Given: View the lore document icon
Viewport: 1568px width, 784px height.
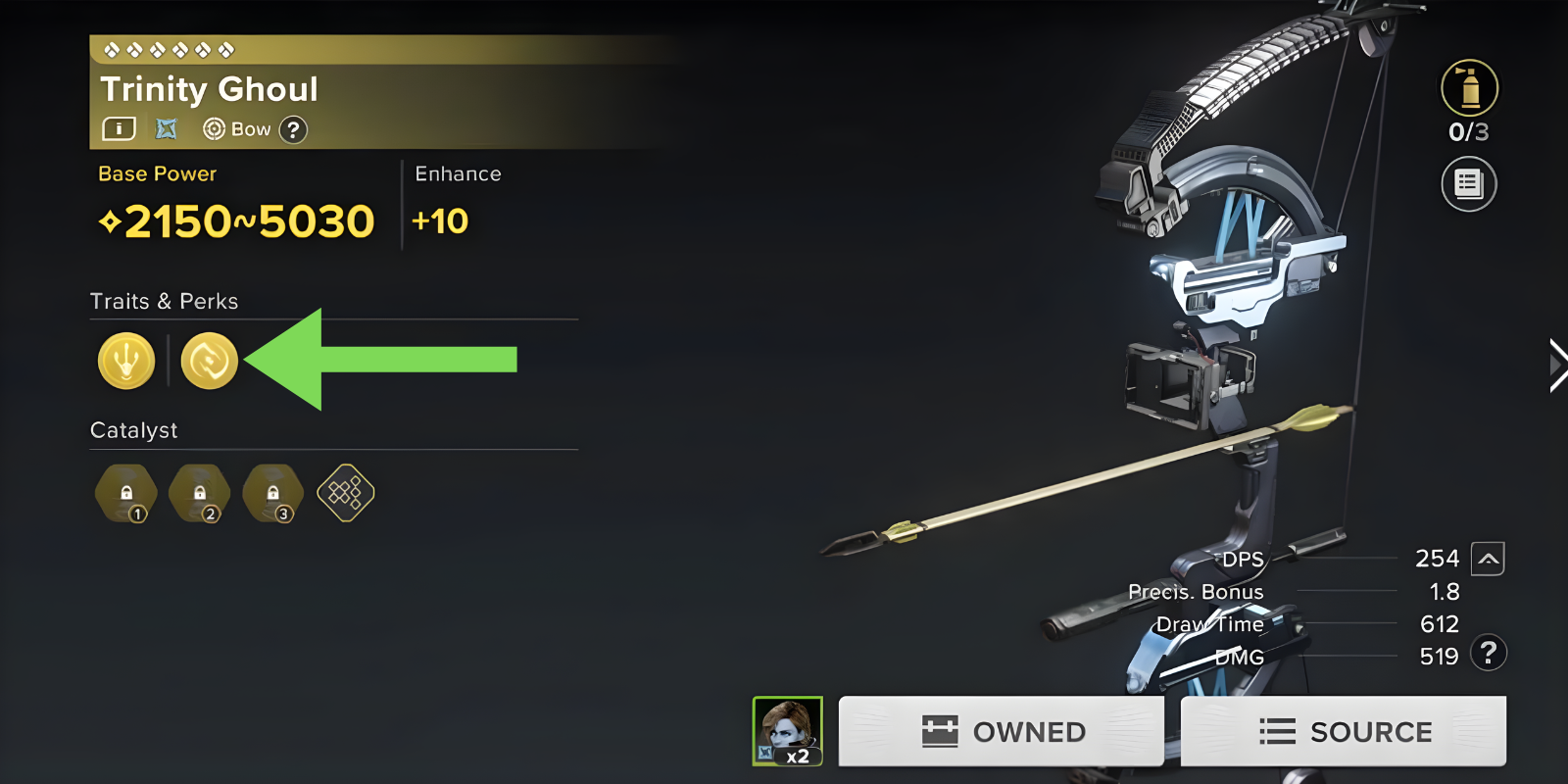Looking at the screenshot, I should tap(1469, 184).
